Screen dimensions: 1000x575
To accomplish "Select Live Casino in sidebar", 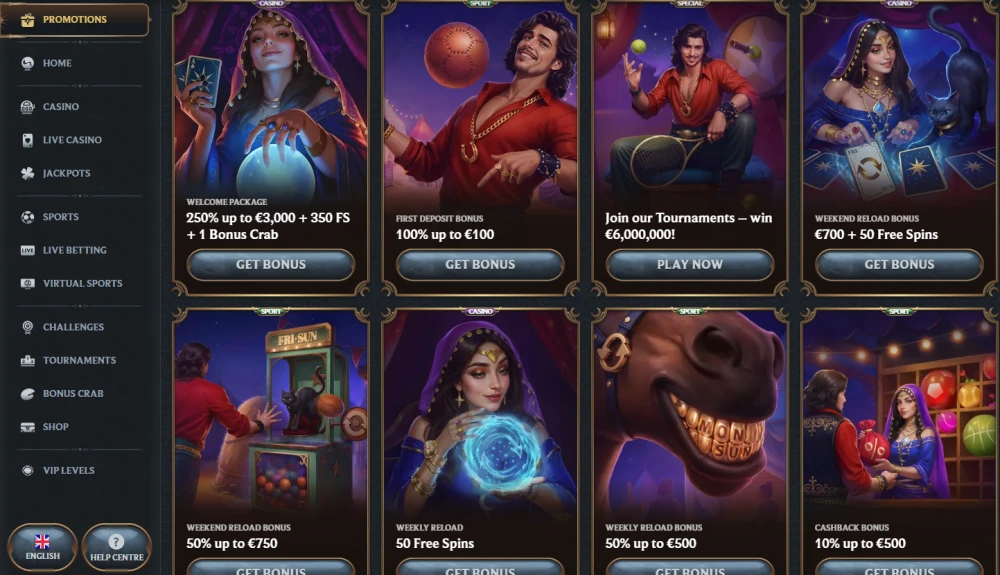I will (71, 140).
